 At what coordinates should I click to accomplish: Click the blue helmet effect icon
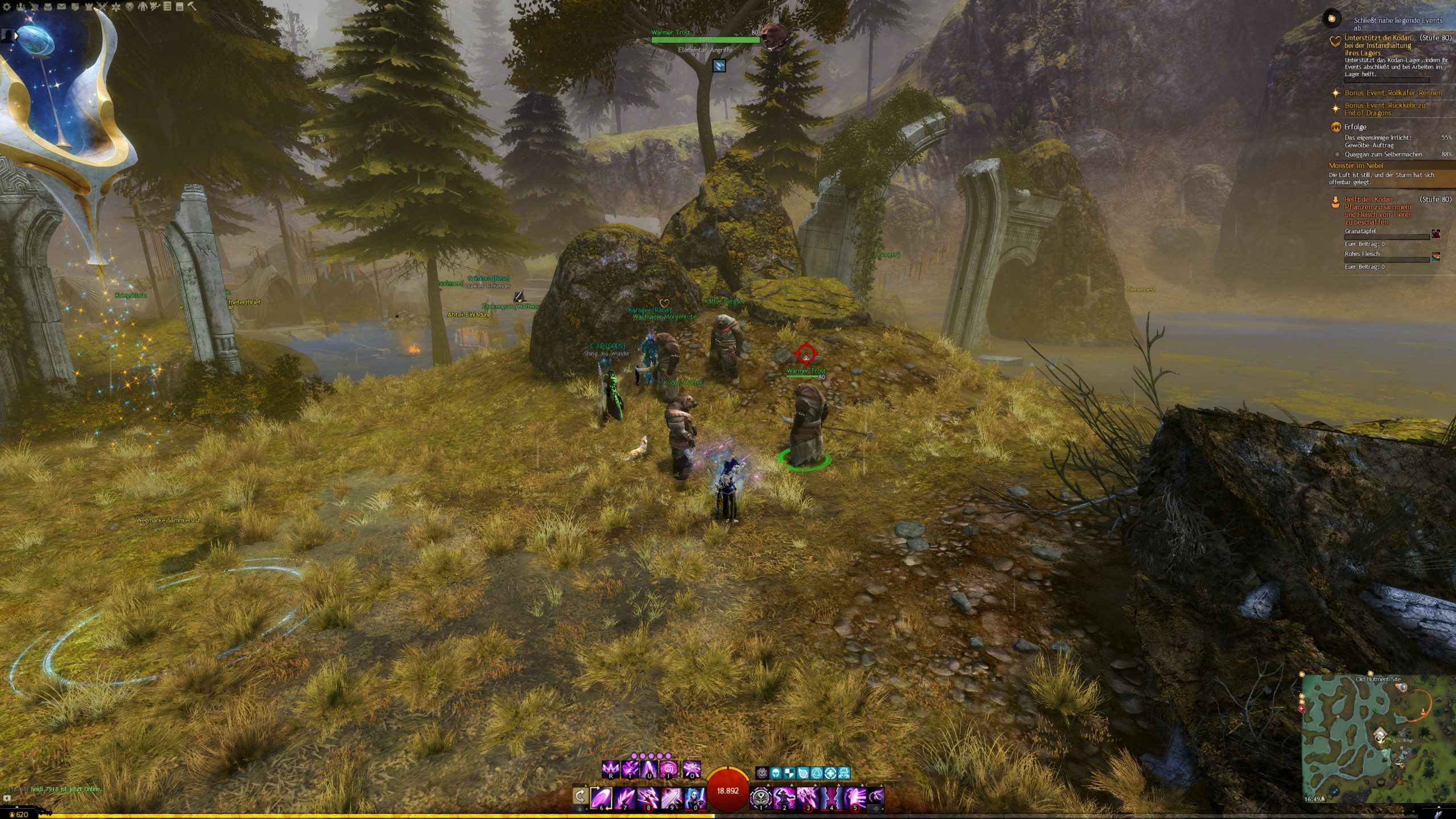click(x=775, y=773)
